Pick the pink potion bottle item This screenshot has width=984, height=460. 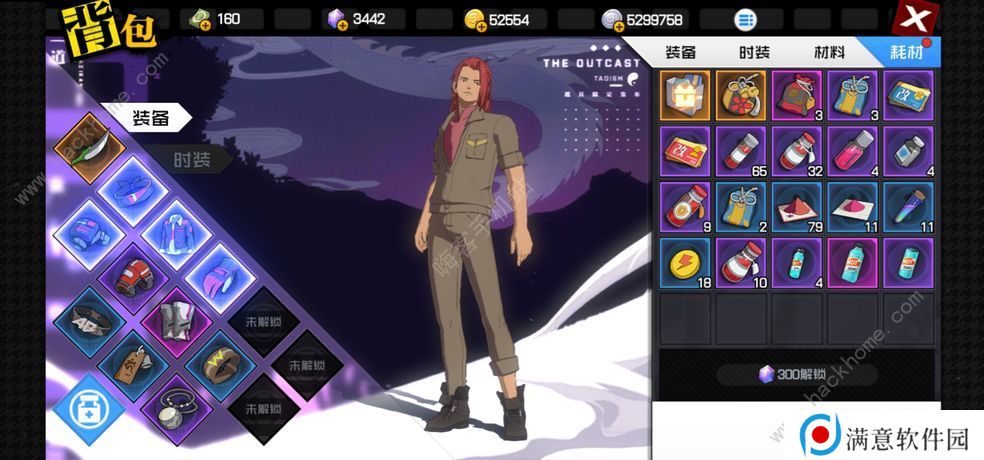pos(853,152)
